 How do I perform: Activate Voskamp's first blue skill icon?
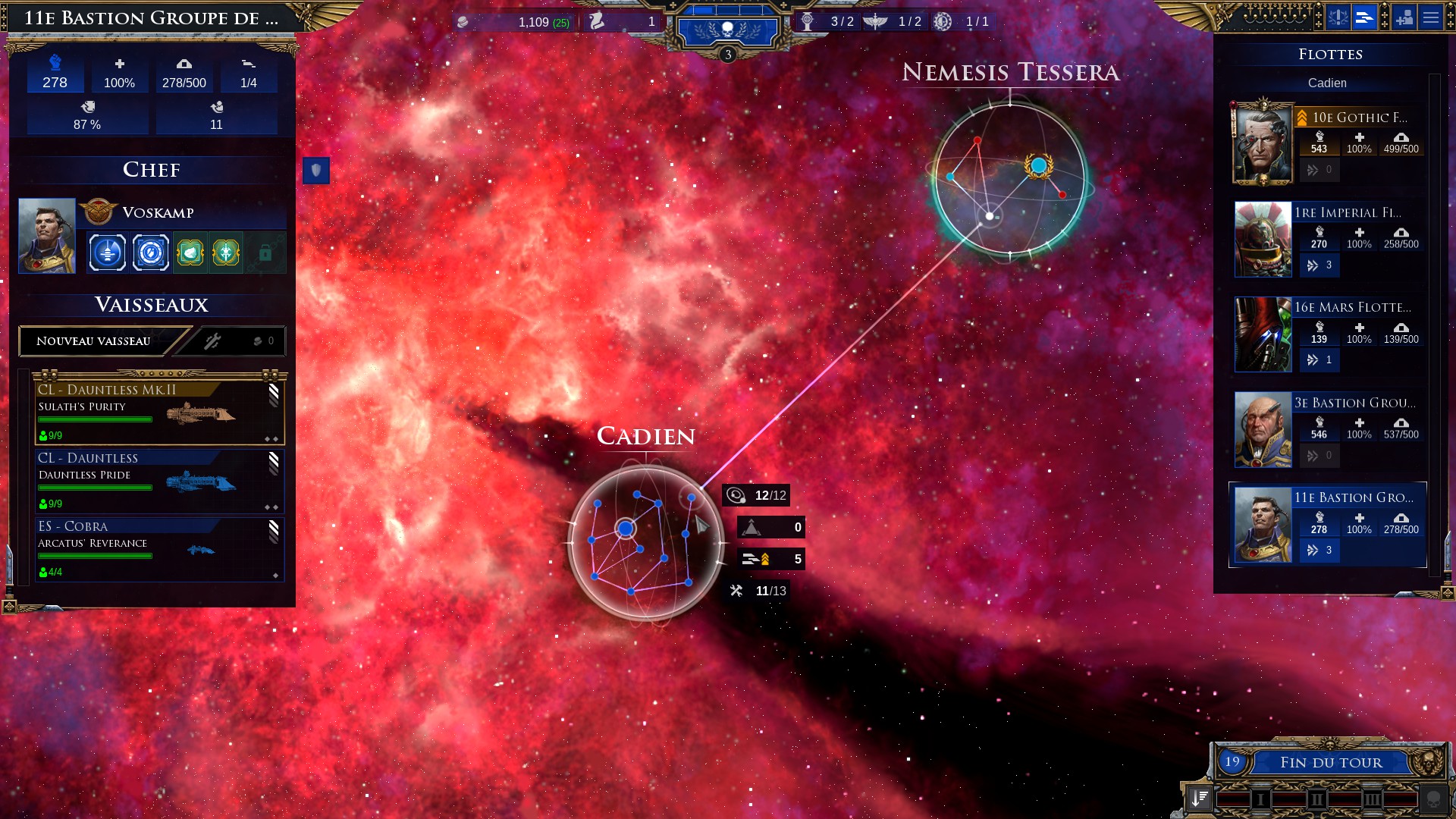[x=108, y=253]
